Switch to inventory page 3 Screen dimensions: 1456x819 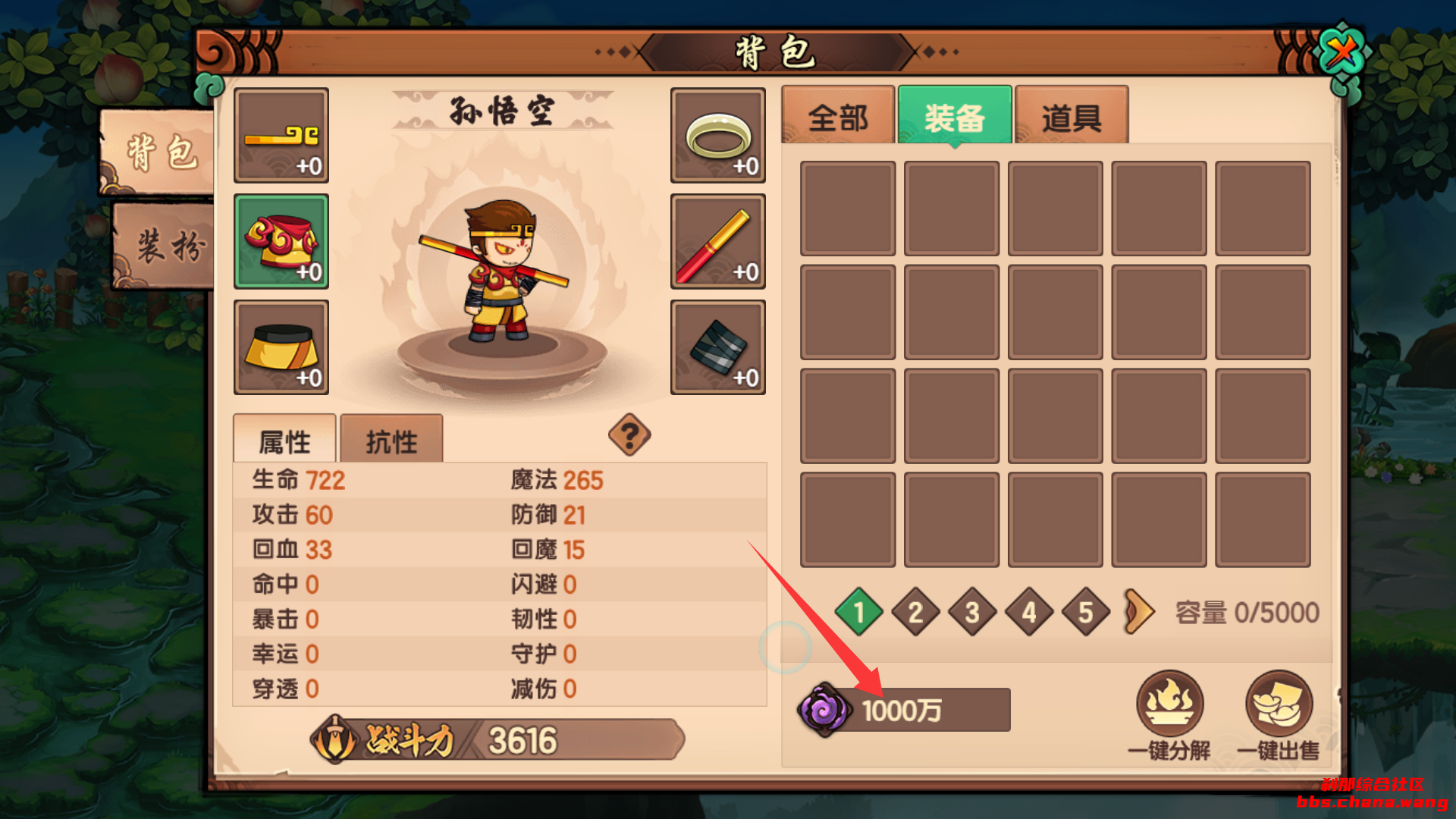972,613
